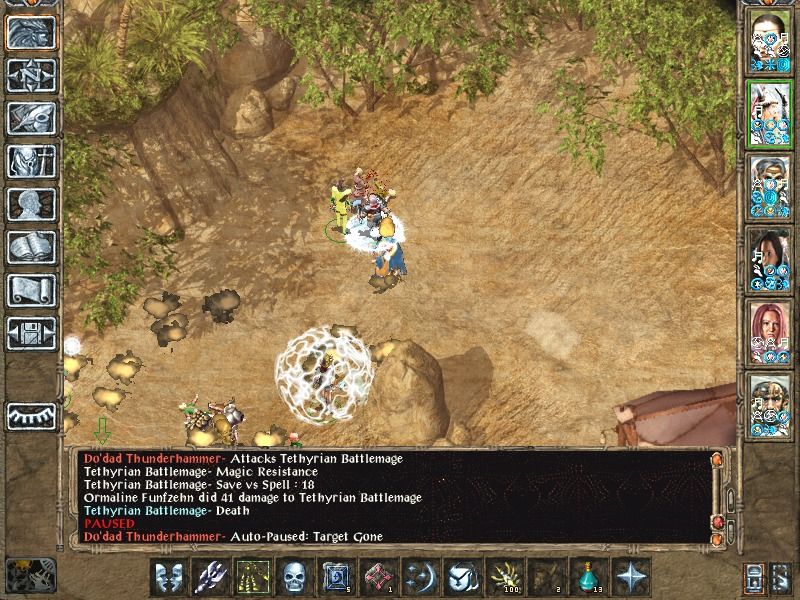Select the green-highlighted second portrait
800x600 pixels.
coord(771,113)
